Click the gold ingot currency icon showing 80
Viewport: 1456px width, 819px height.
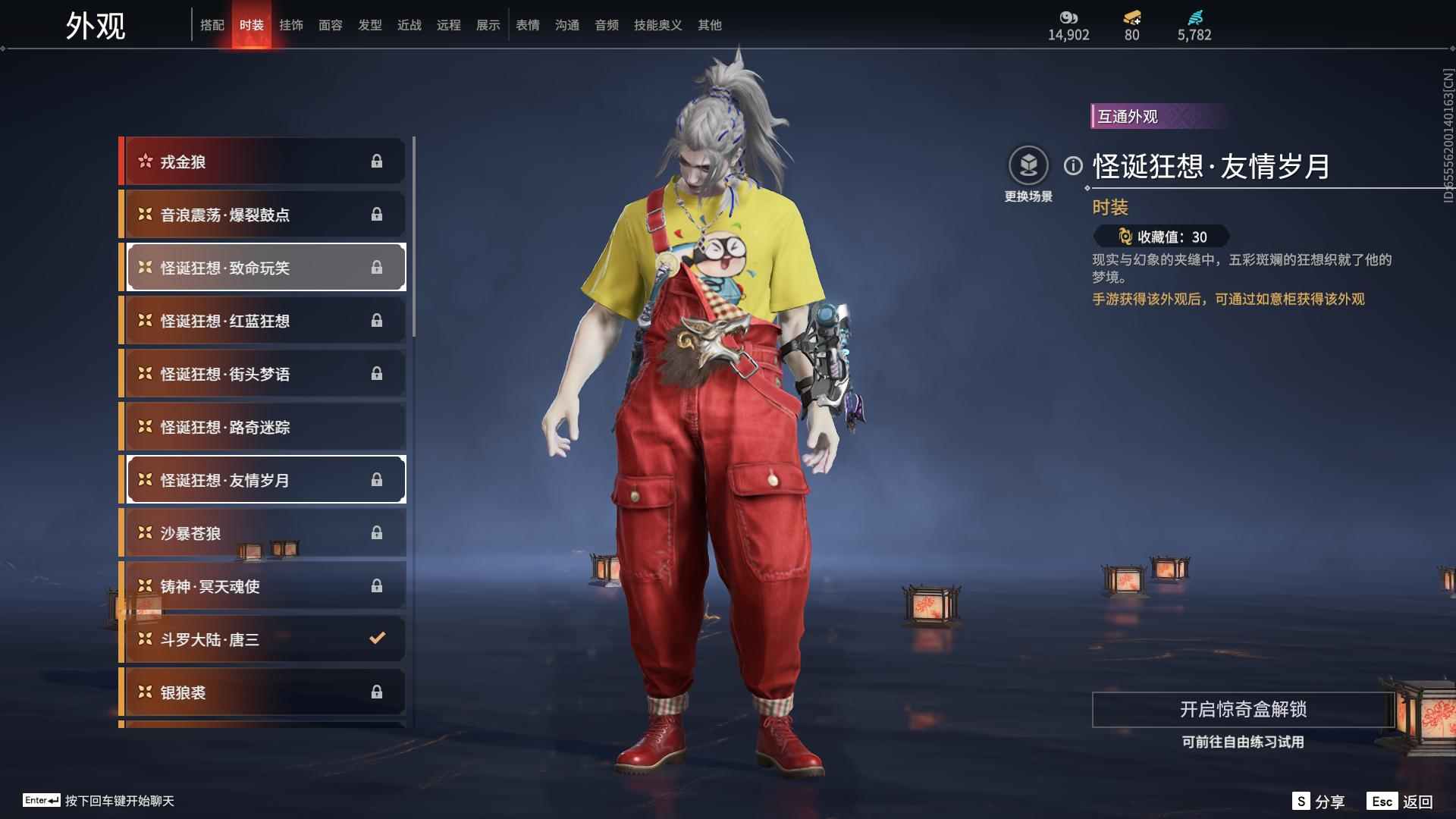pos(1129,18)
